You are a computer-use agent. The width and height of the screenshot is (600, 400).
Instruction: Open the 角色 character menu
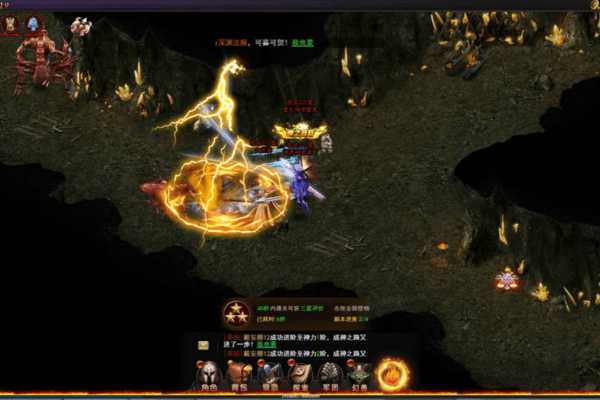(209, 377)
